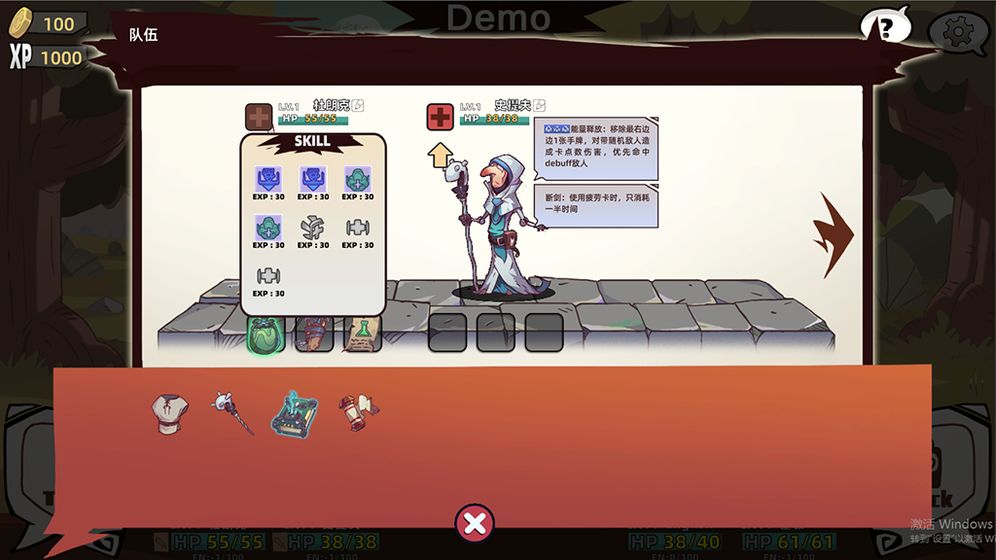Rename 史提夫 with the edit pencil icon
The width and height of the screenshot is (996, 560).
point(540,105)
